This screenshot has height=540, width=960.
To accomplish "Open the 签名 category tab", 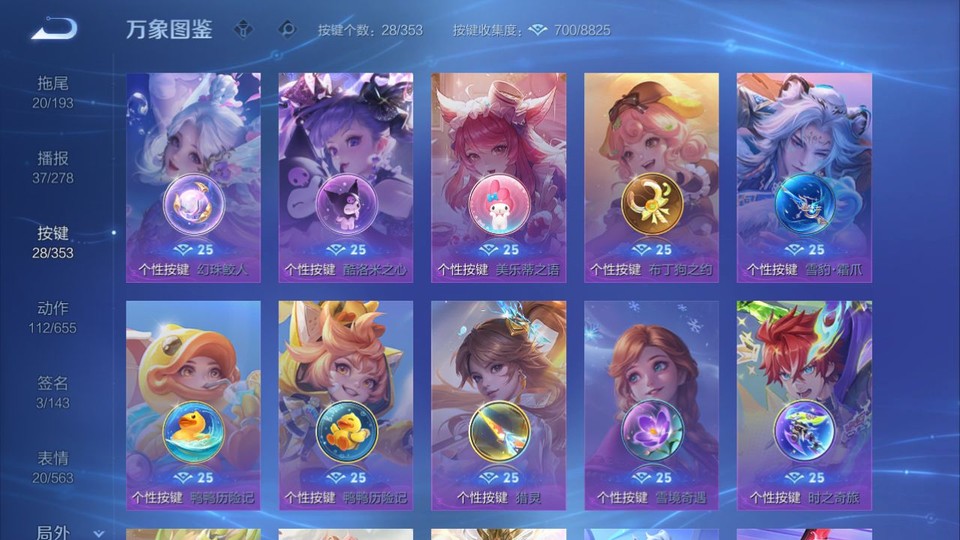I will click(x=53, y=391).
